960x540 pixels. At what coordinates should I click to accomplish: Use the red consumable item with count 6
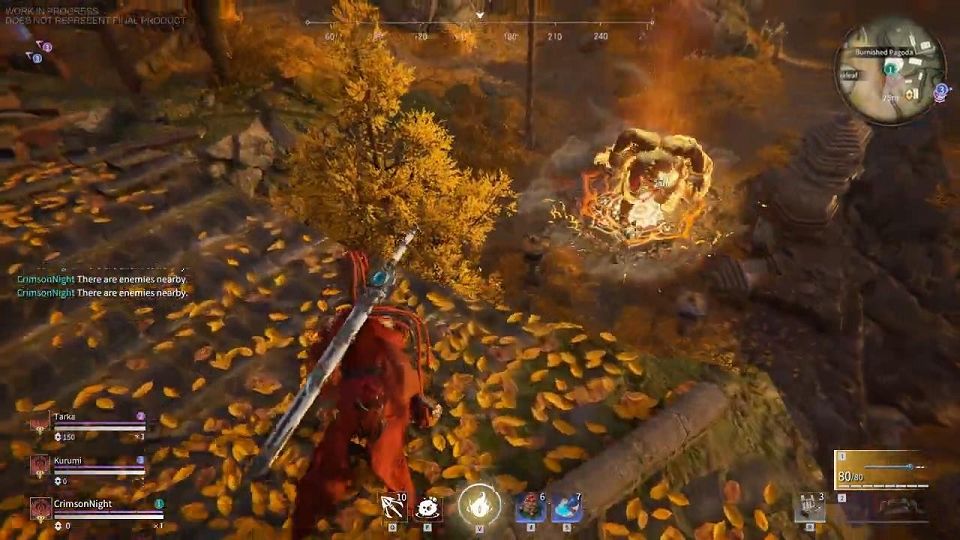coord(529,507)
